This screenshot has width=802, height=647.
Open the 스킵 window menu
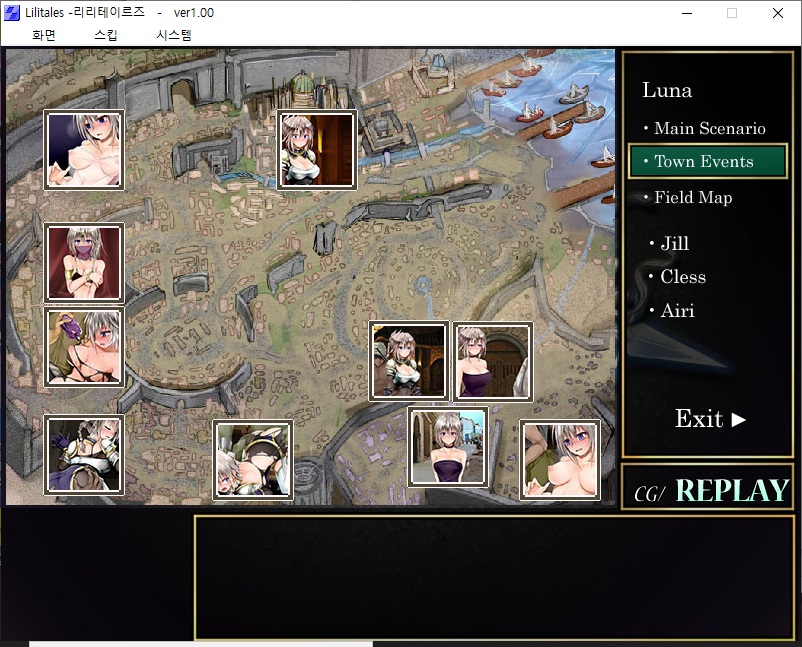(105, 35)
